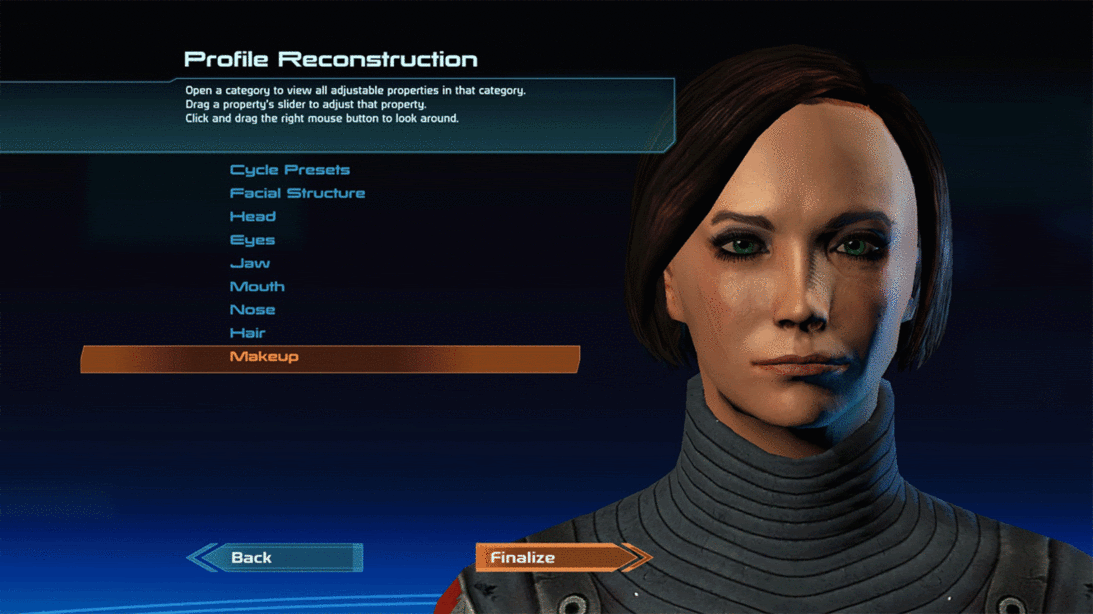This screenshot has width=1093, height=614.
Task: Choose the Hair category
Action: point(248,333)
